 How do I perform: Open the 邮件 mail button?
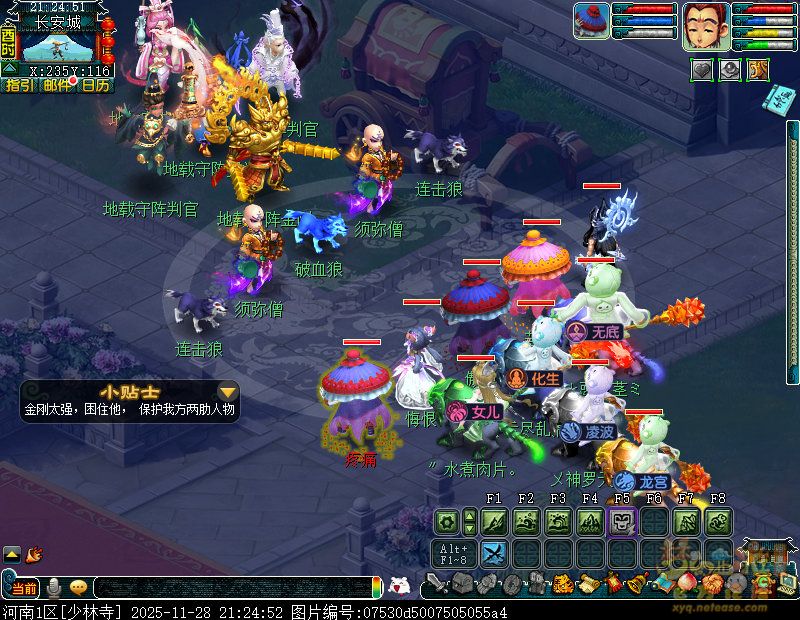tap(57, 85)
